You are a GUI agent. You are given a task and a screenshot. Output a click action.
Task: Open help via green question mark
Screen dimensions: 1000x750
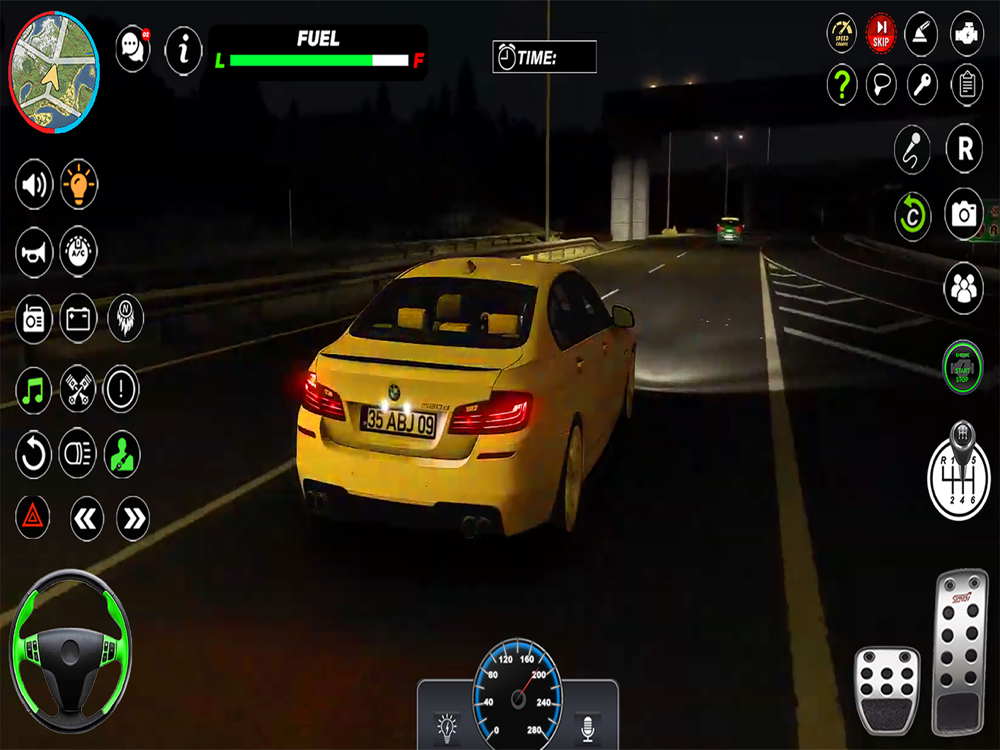tap(842, 84)
